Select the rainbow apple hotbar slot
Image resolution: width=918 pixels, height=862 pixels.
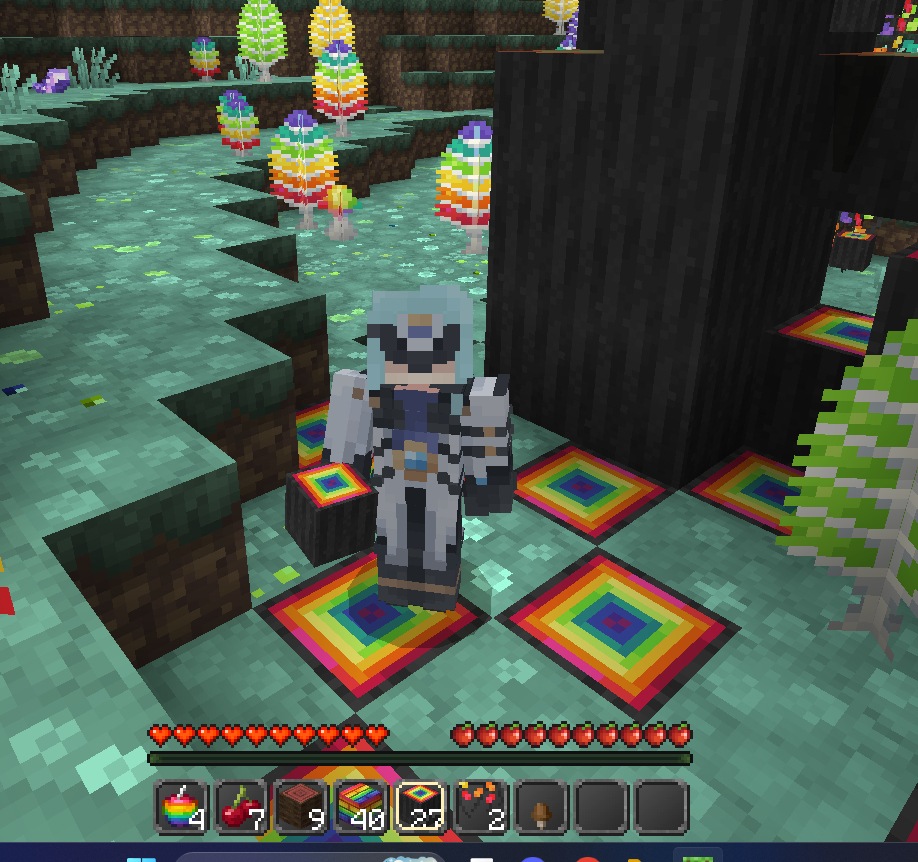pyautogui.click(x=182, y=807)
